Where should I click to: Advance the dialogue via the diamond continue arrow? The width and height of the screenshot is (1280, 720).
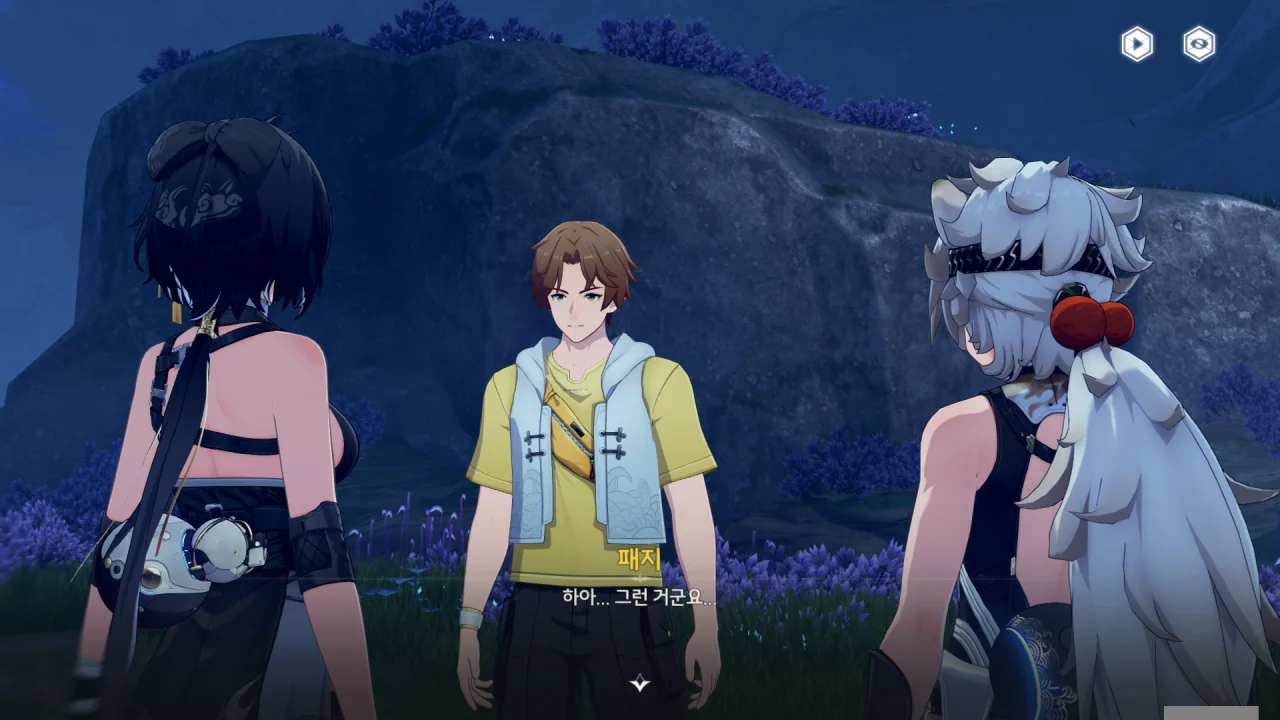[x=640, y=684]
